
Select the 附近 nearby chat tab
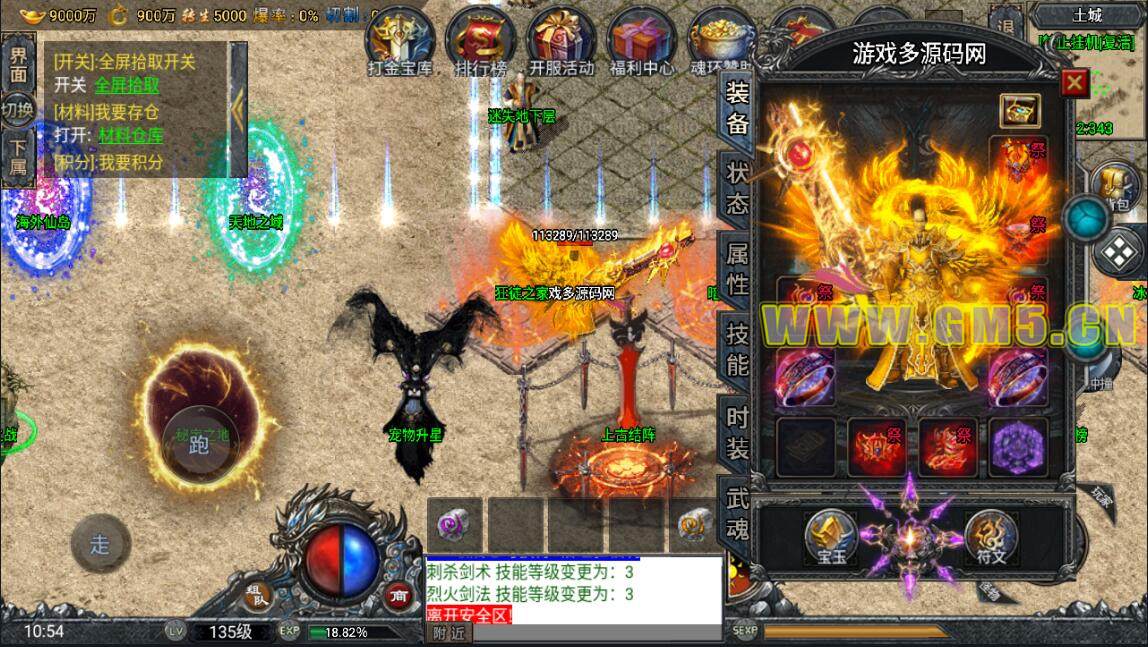[x=447, y=632]
